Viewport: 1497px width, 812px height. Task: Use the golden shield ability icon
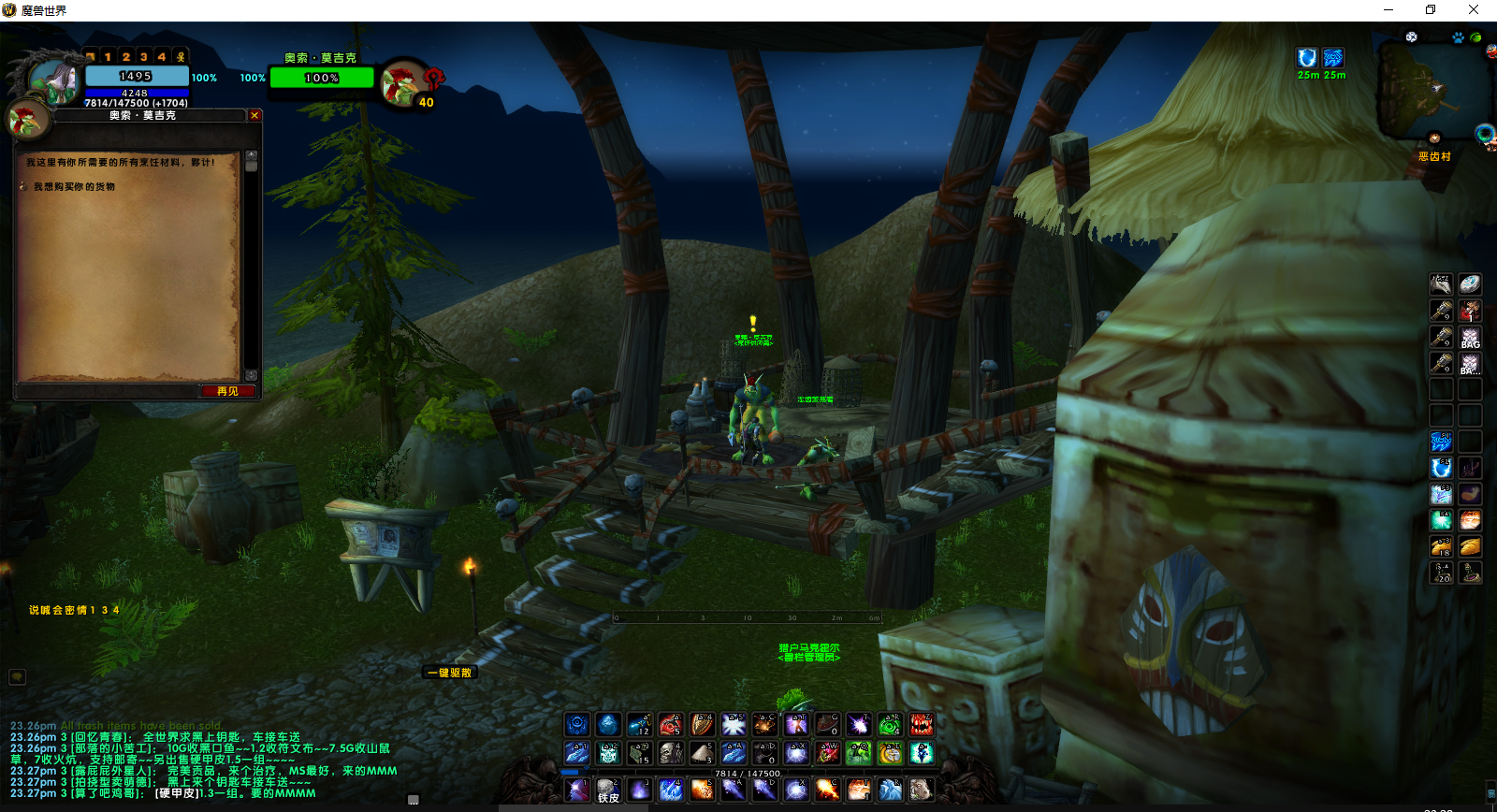[702, 724]
